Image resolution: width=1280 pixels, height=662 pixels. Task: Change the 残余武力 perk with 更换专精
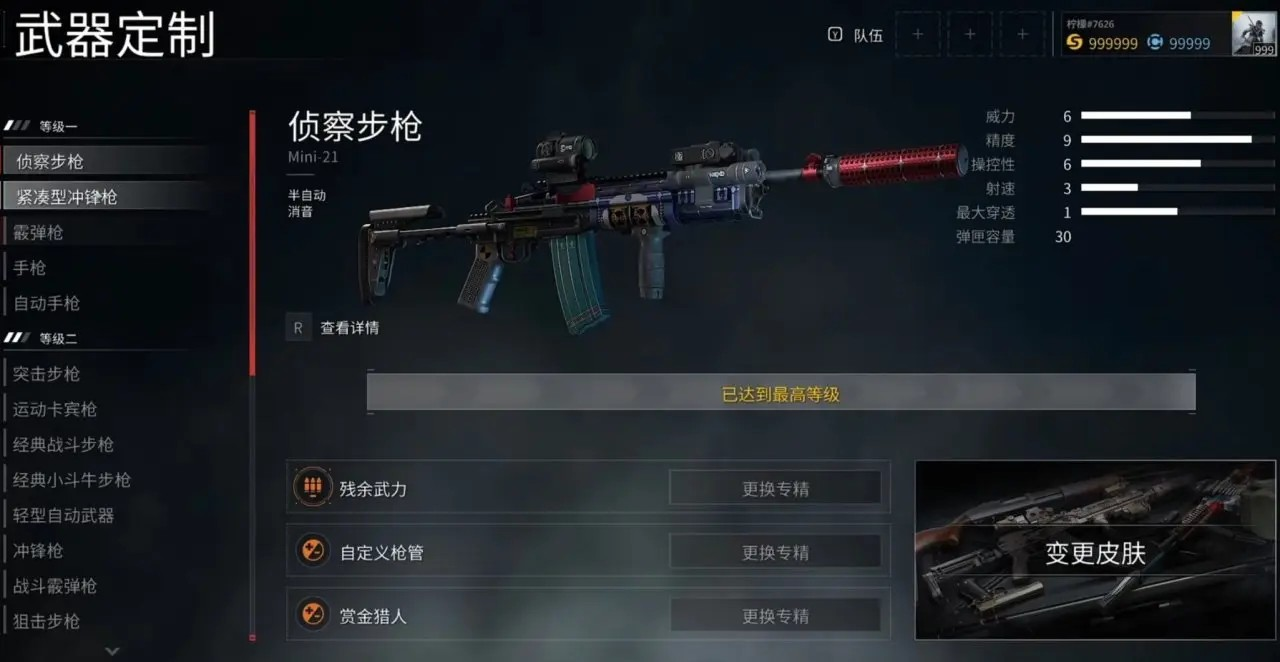775,489
